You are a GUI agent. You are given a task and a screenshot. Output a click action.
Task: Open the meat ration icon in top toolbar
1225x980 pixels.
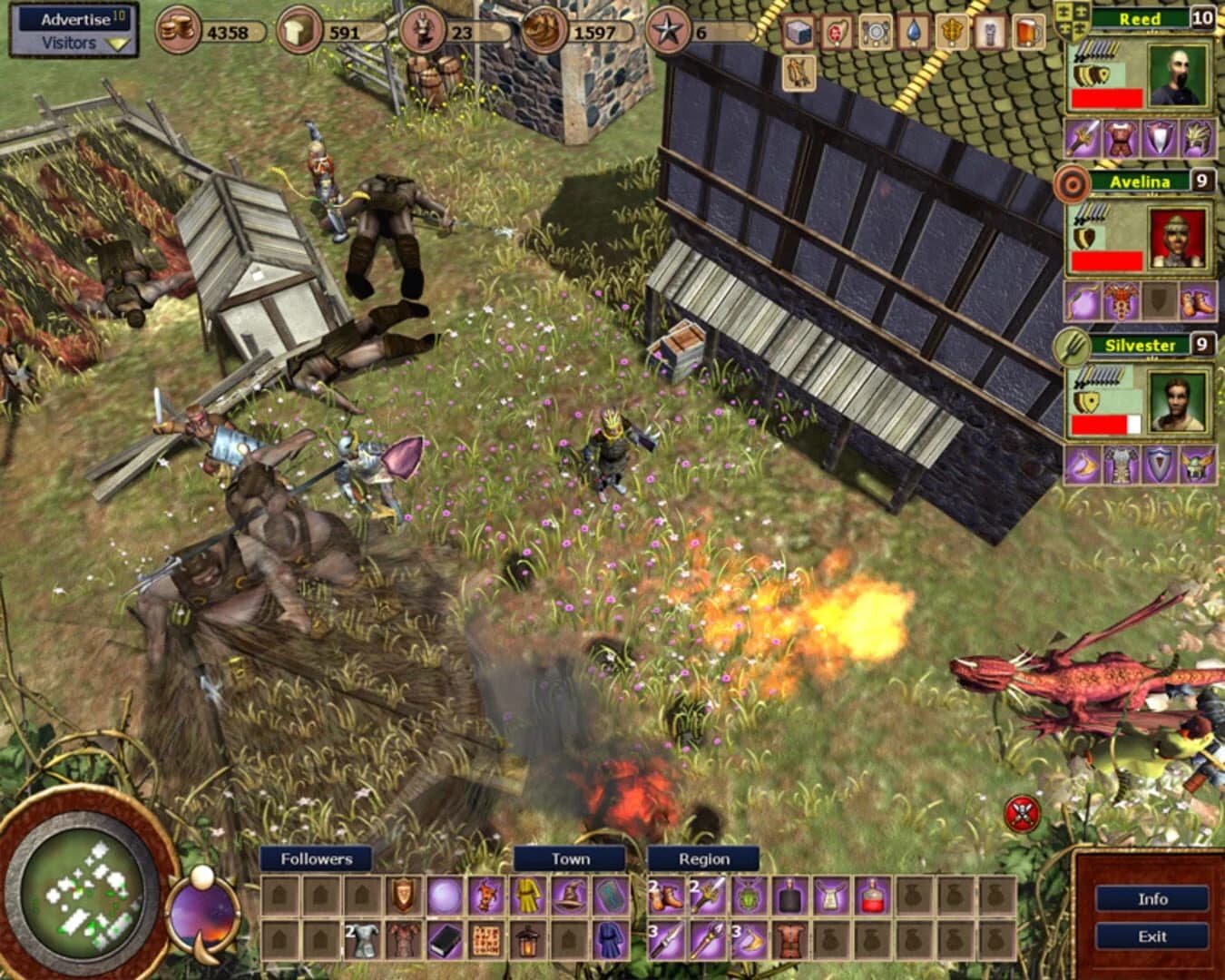coord(836,32)
